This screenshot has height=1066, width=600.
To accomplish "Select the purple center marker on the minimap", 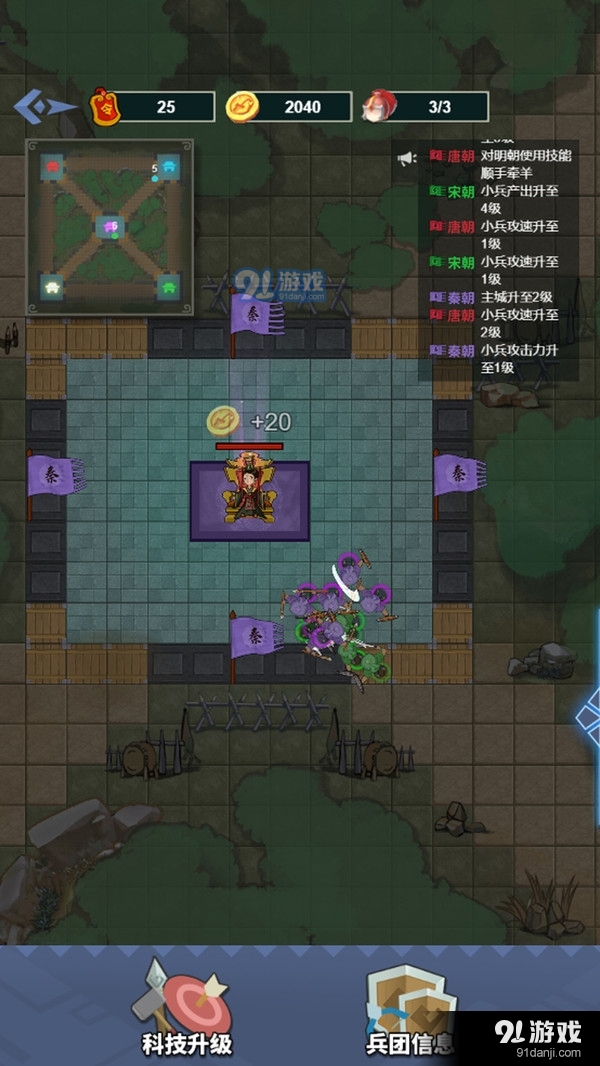I will click(x=110, y=227).
